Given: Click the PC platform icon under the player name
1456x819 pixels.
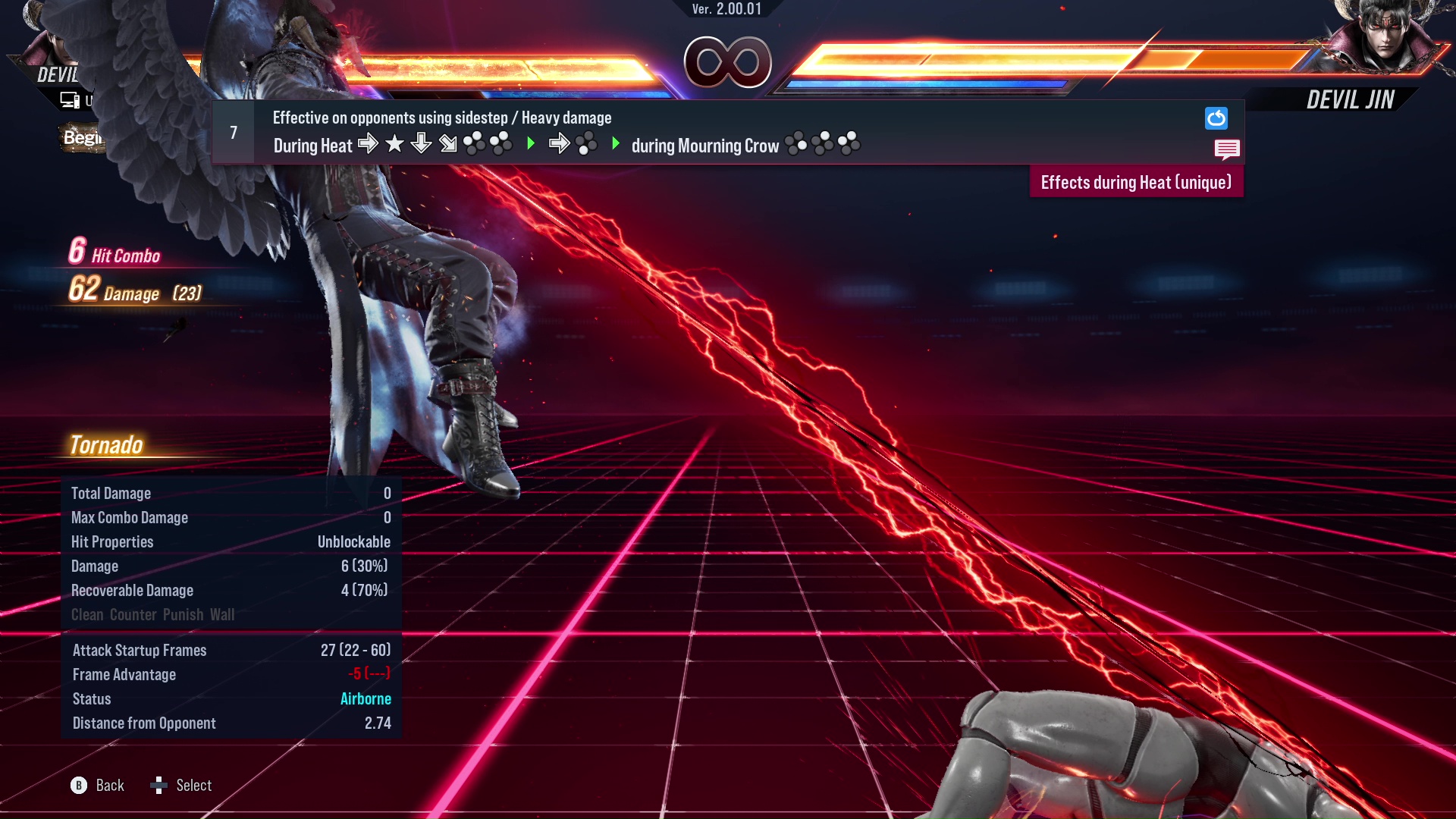Looking at the screenshot, I should click(69, 99).
